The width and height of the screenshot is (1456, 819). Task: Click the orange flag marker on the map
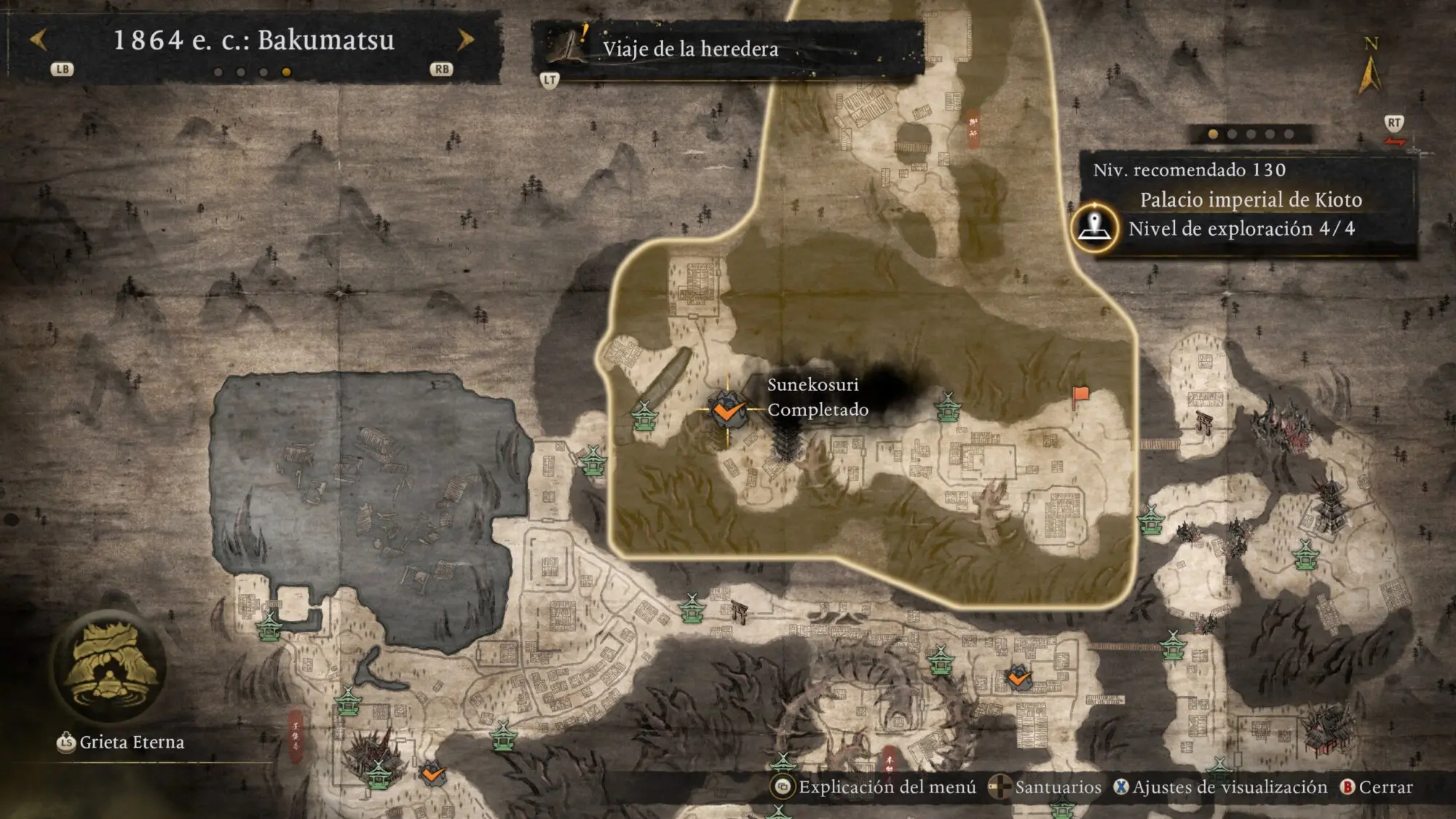coord(1080,396)
